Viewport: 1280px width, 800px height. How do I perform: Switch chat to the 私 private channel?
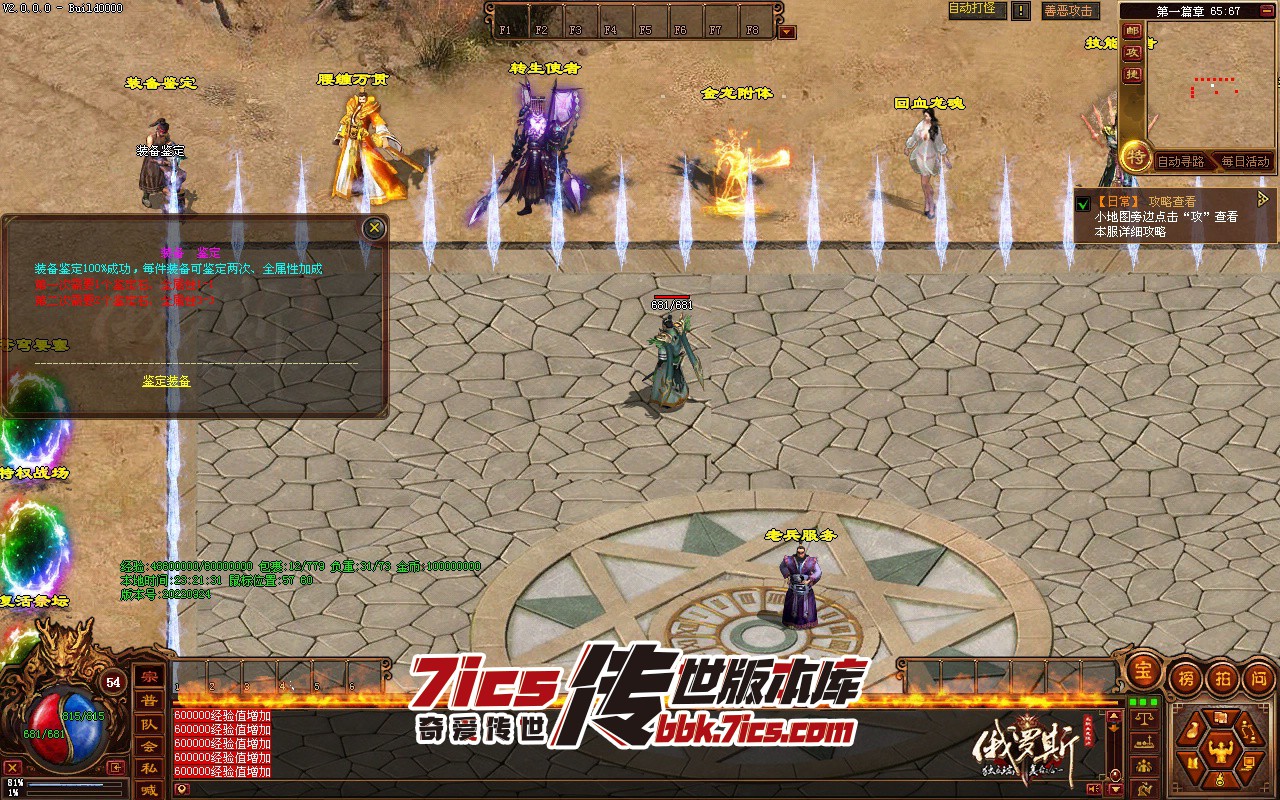149,768
